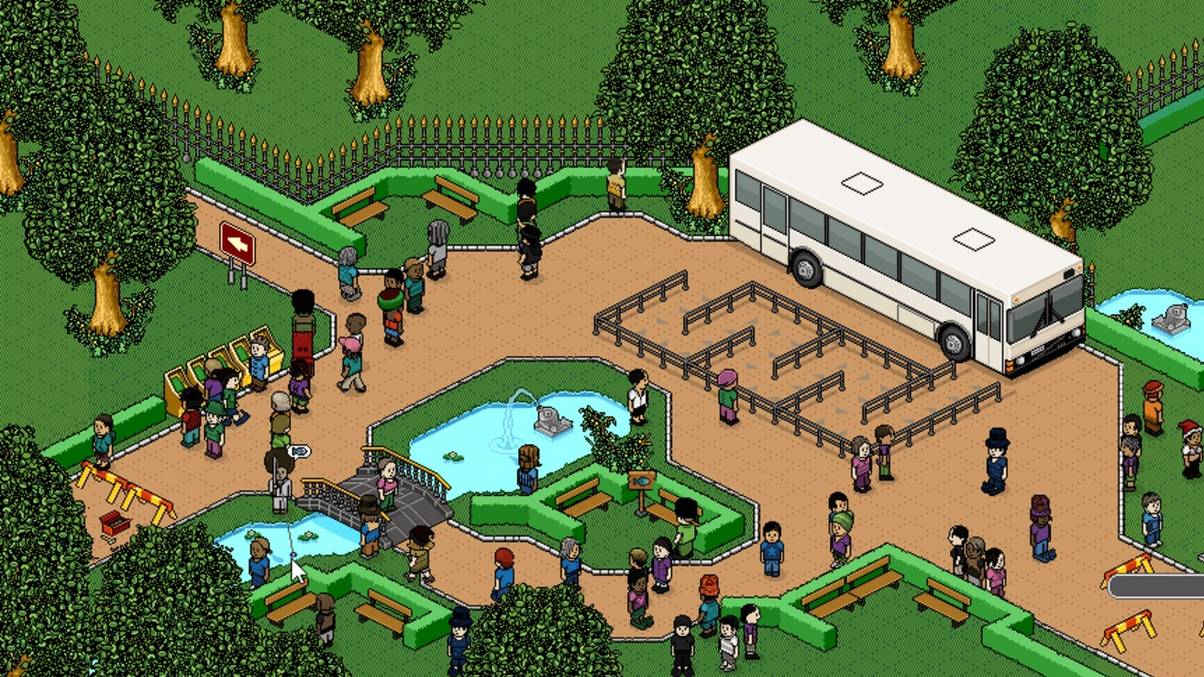Click the dark grey rounded bar overlay
This screenshot has width=1204, height=677.
[1157, 586]
